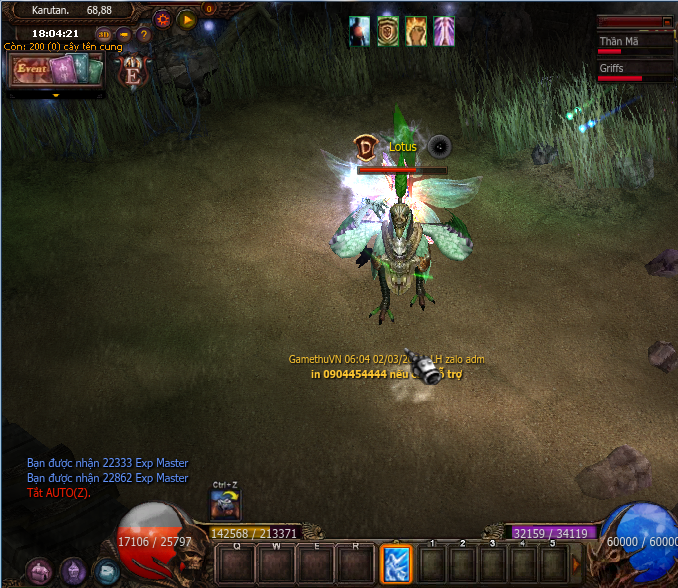Open the question mark help button

coord(143,35)
